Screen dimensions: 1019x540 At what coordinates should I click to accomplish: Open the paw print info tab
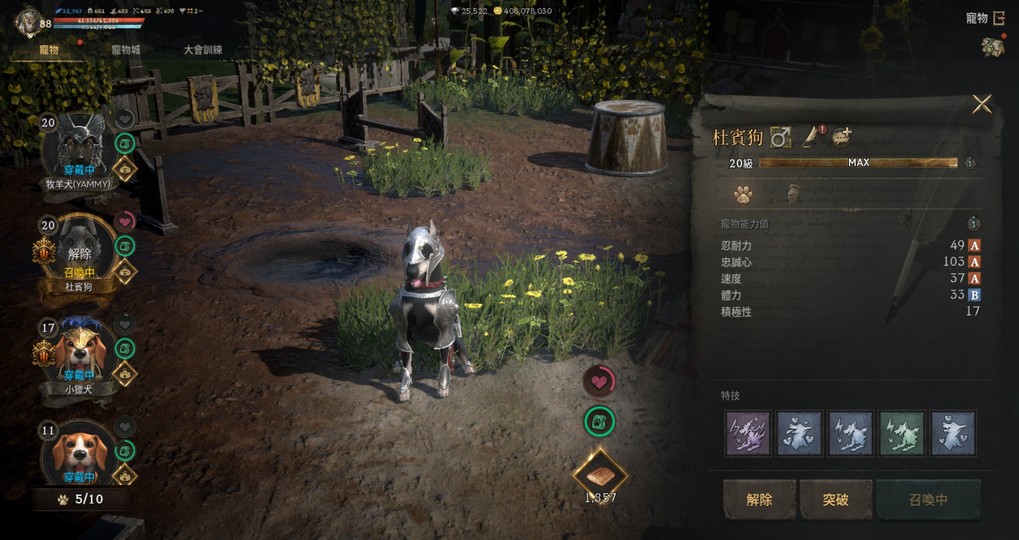coord(743,194)
